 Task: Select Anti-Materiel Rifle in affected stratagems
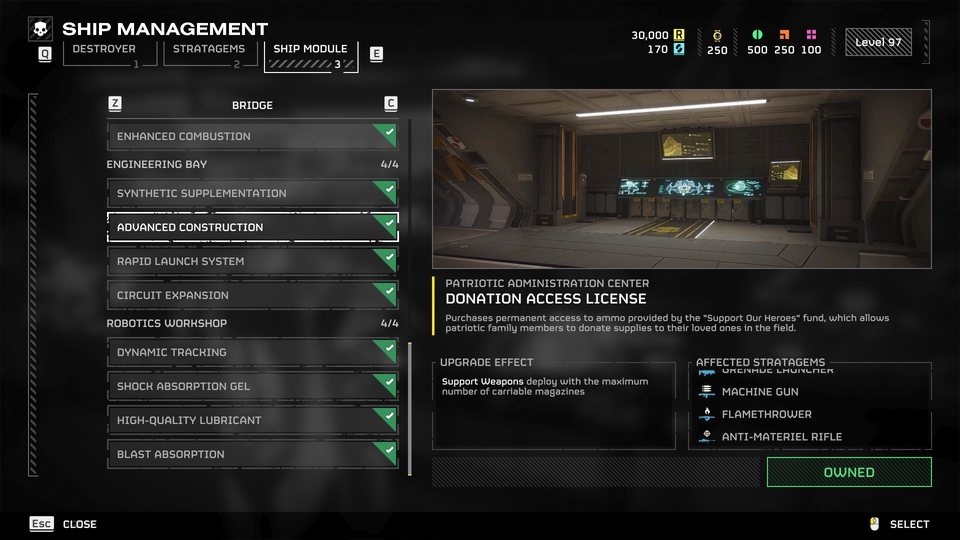(781, 436)
